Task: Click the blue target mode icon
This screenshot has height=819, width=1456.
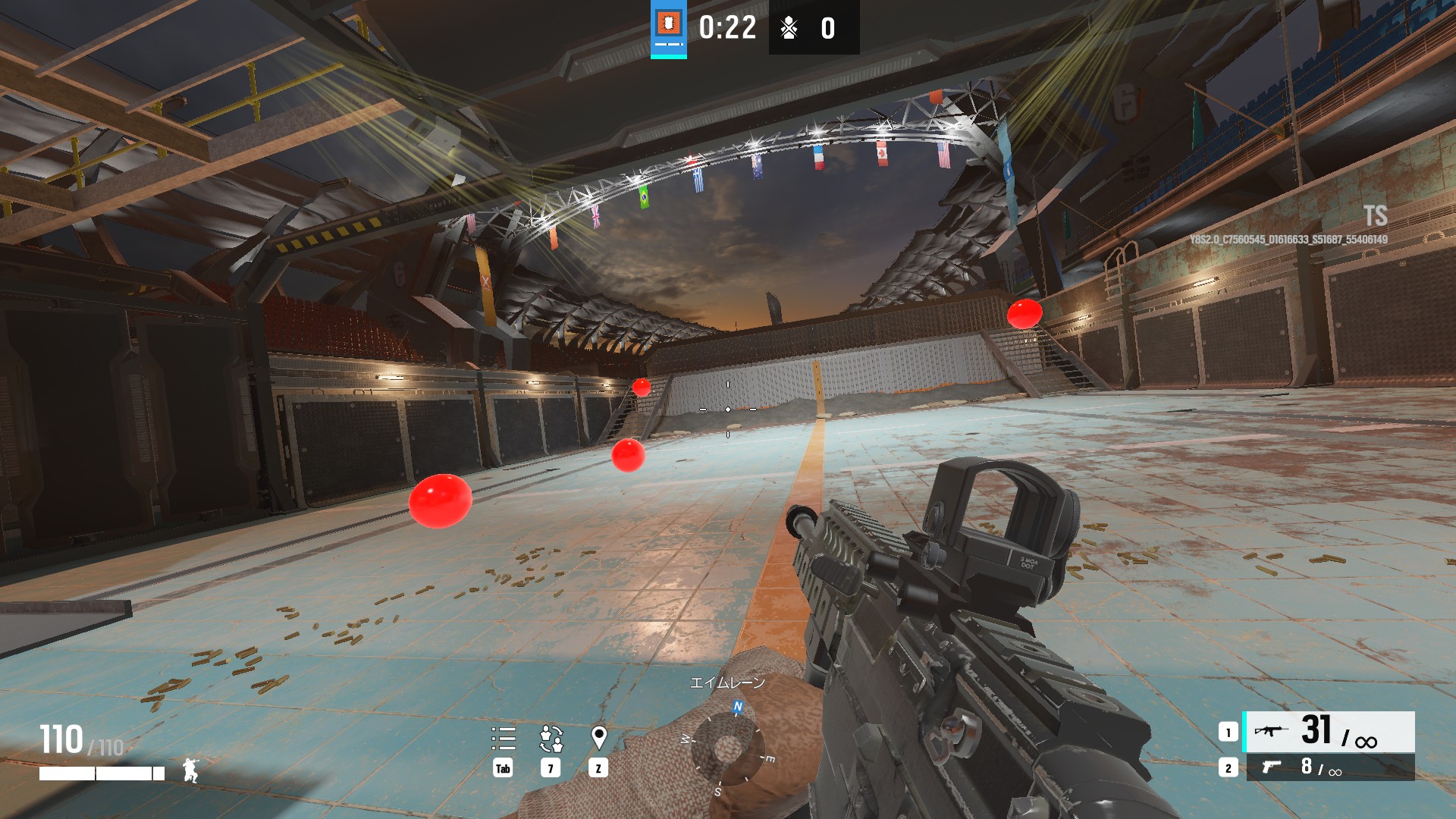Action: click(x=668, y=28)
